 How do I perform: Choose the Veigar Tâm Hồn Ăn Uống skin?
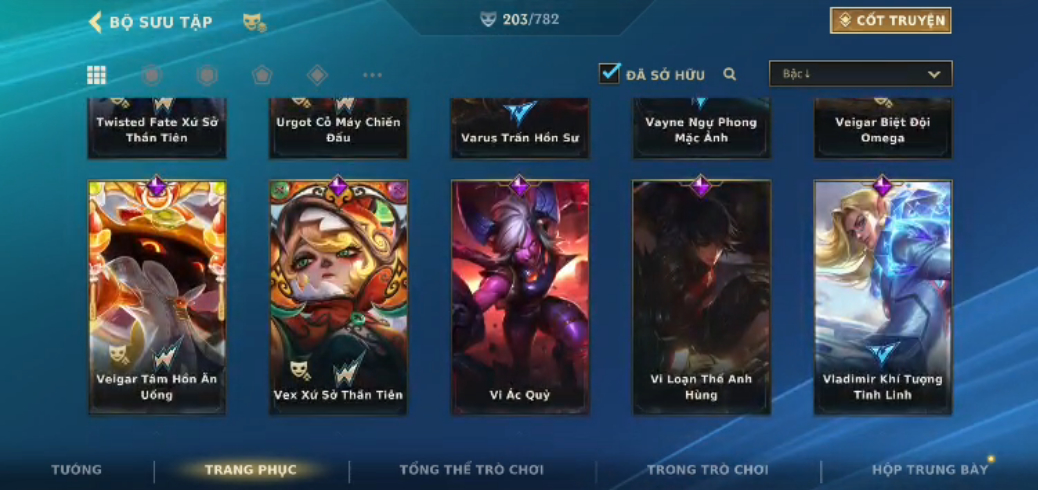[157, 297]
